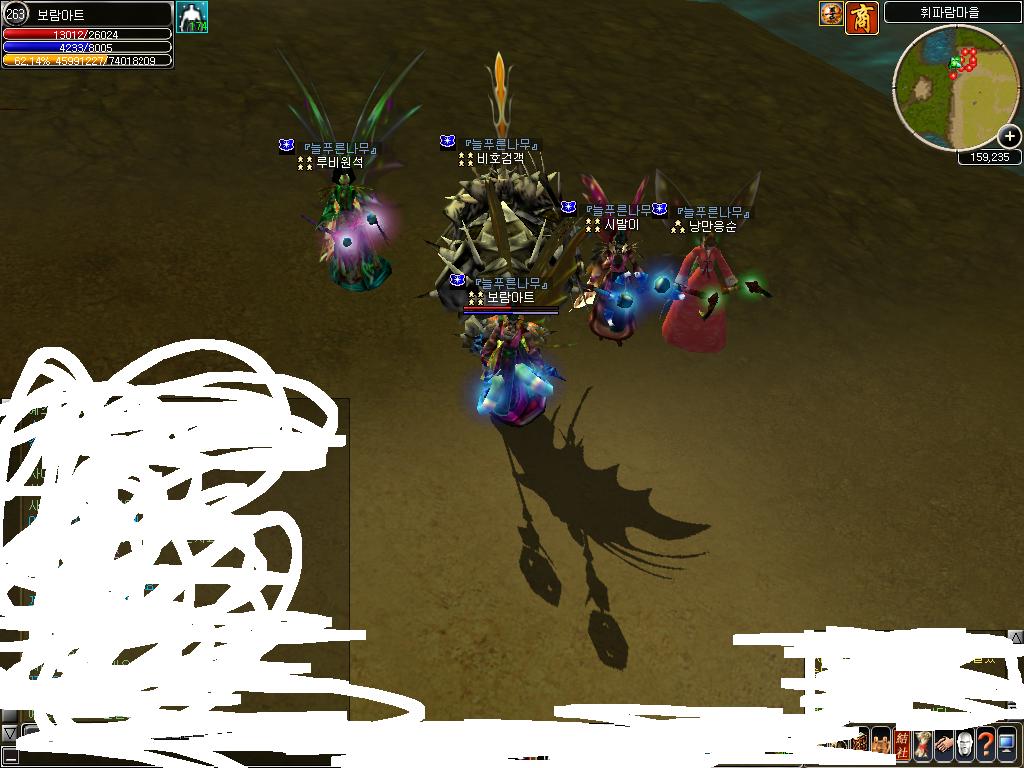
Task: Open the circular village minimap
Action: tap(955, 87)
